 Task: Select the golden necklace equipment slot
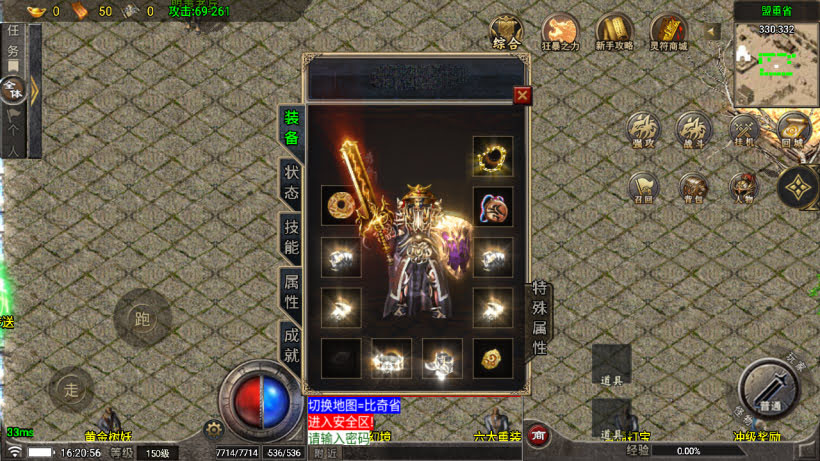click(x=492, y=155)
